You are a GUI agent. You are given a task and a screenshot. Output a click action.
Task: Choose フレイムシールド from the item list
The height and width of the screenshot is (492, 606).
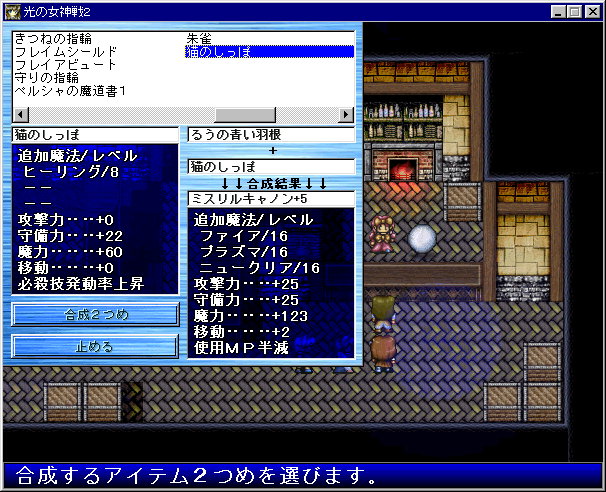click(66, 51)
